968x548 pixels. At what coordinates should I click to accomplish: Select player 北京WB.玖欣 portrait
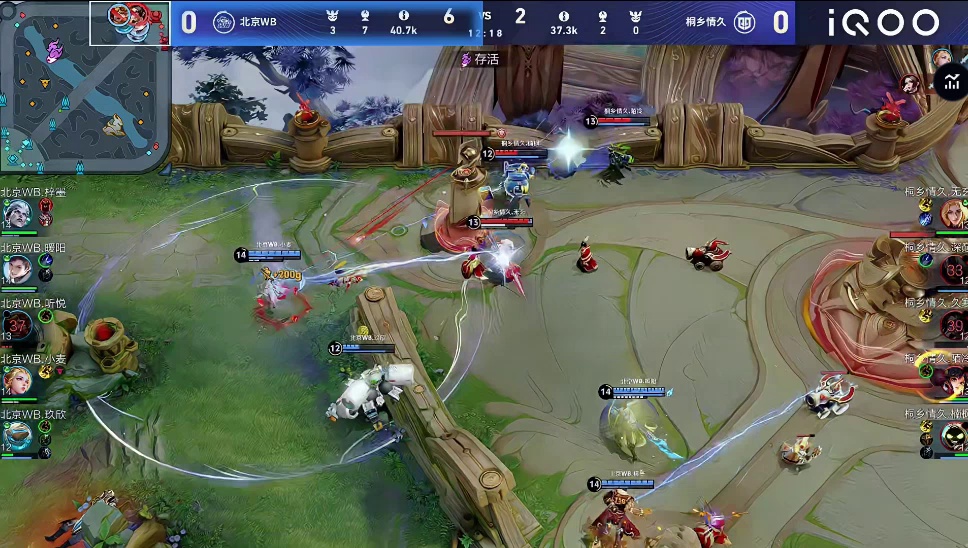tap(17, 436)
